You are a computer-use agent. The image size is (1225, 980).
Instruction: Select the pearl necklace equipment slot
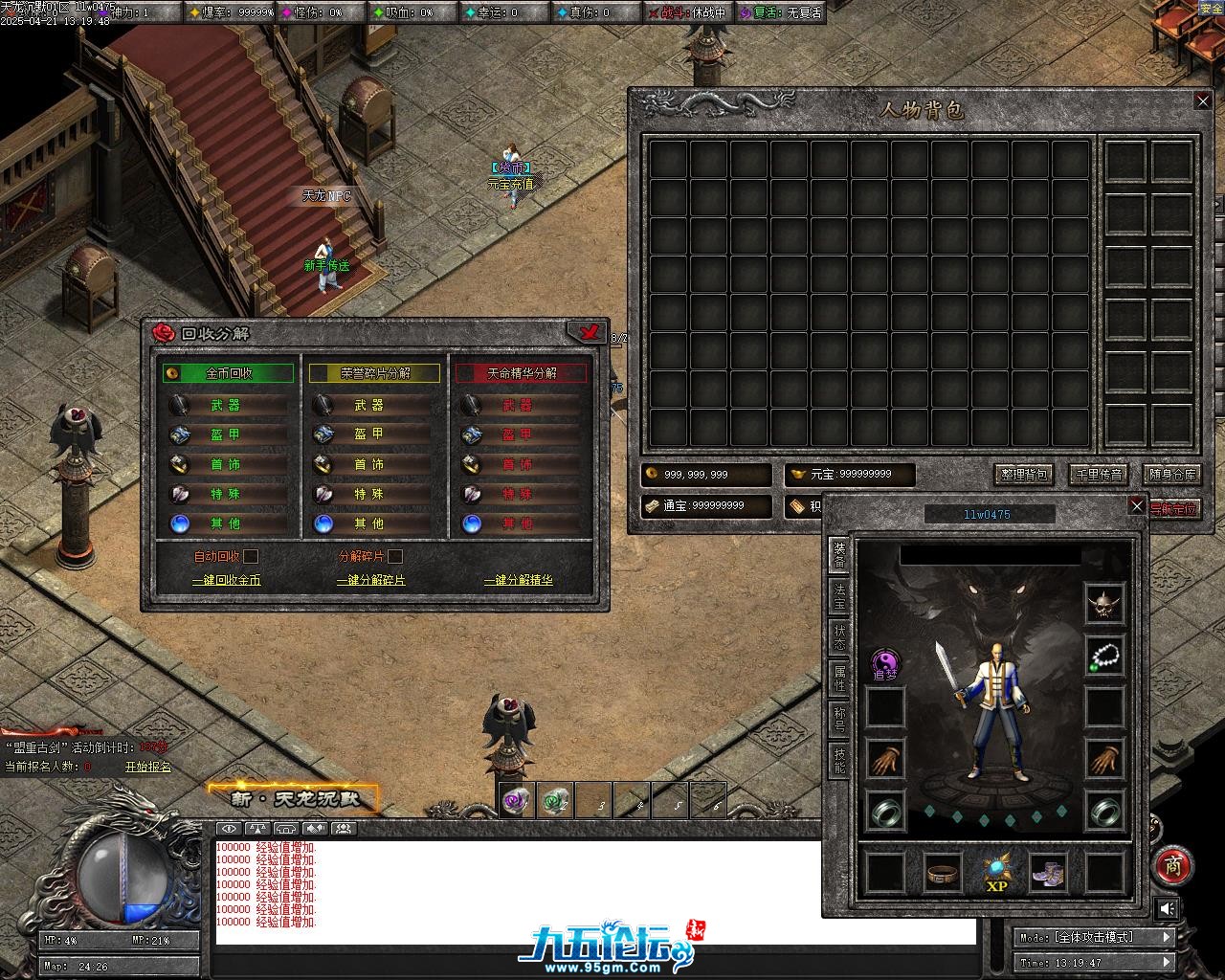1104,657
